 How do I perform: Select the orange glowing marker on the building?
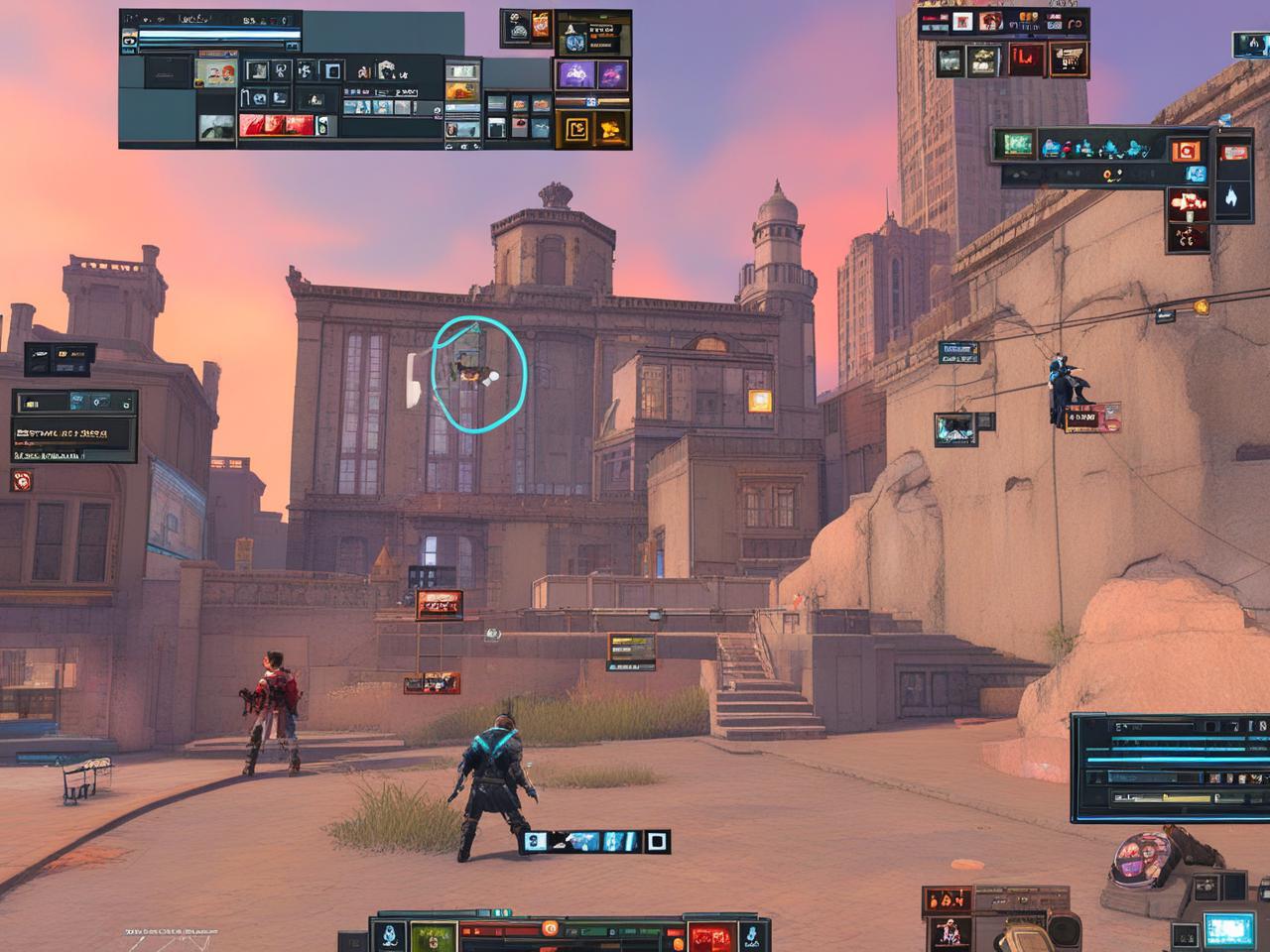pos(760,401)
